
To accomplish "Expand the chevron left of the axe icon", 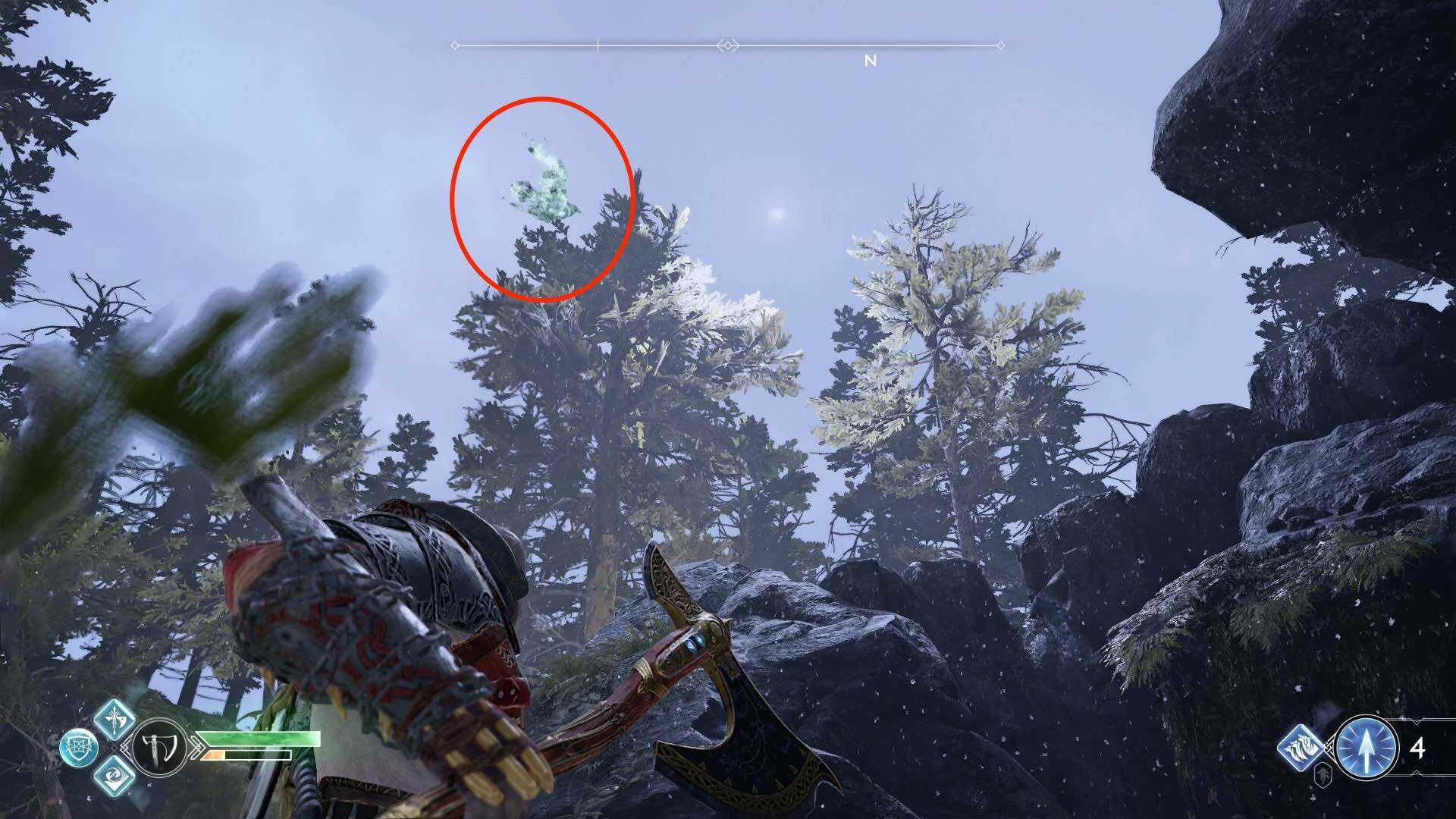I will [127, 746].
